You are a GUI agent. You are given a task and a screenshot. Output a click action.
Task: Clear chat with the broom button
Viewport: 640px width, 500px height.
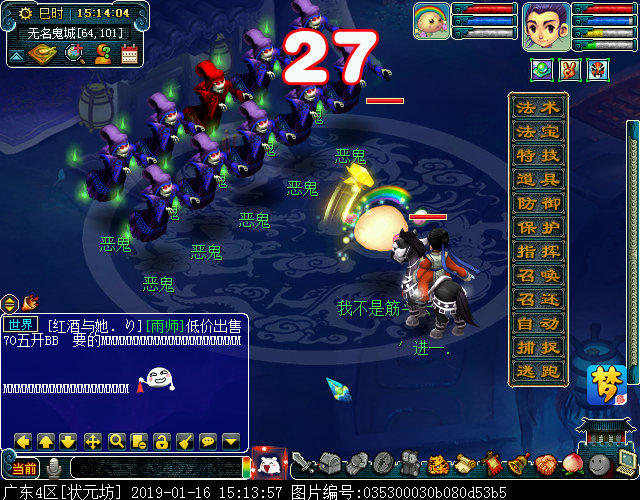point(185,441)
